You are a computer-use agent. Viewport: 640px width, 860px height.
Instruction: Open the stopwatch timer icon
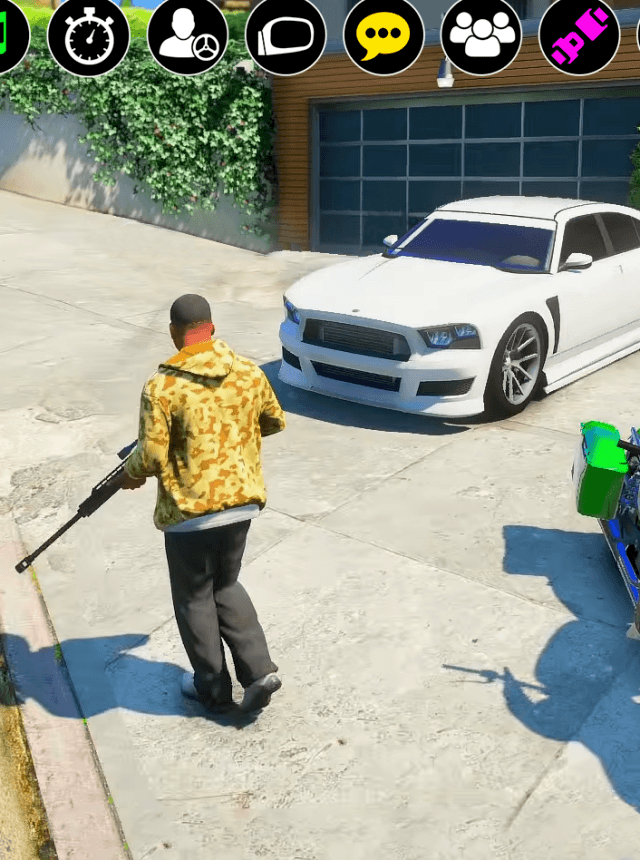coord(88,37)
